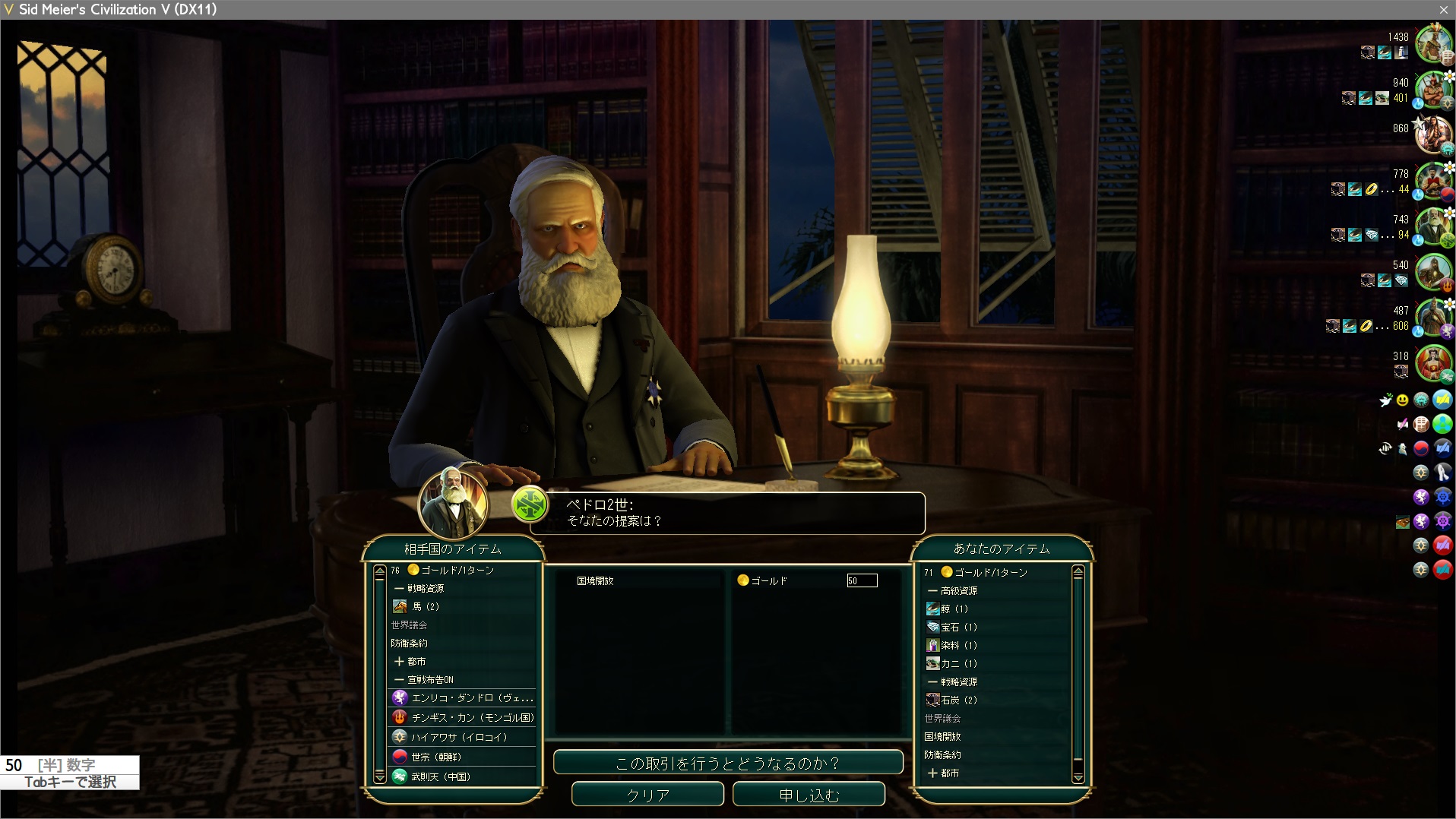This screenshot has height=819, width=1456.
Task: Select their ゴールド/1ターン offer
Action: tap(457, 570)
